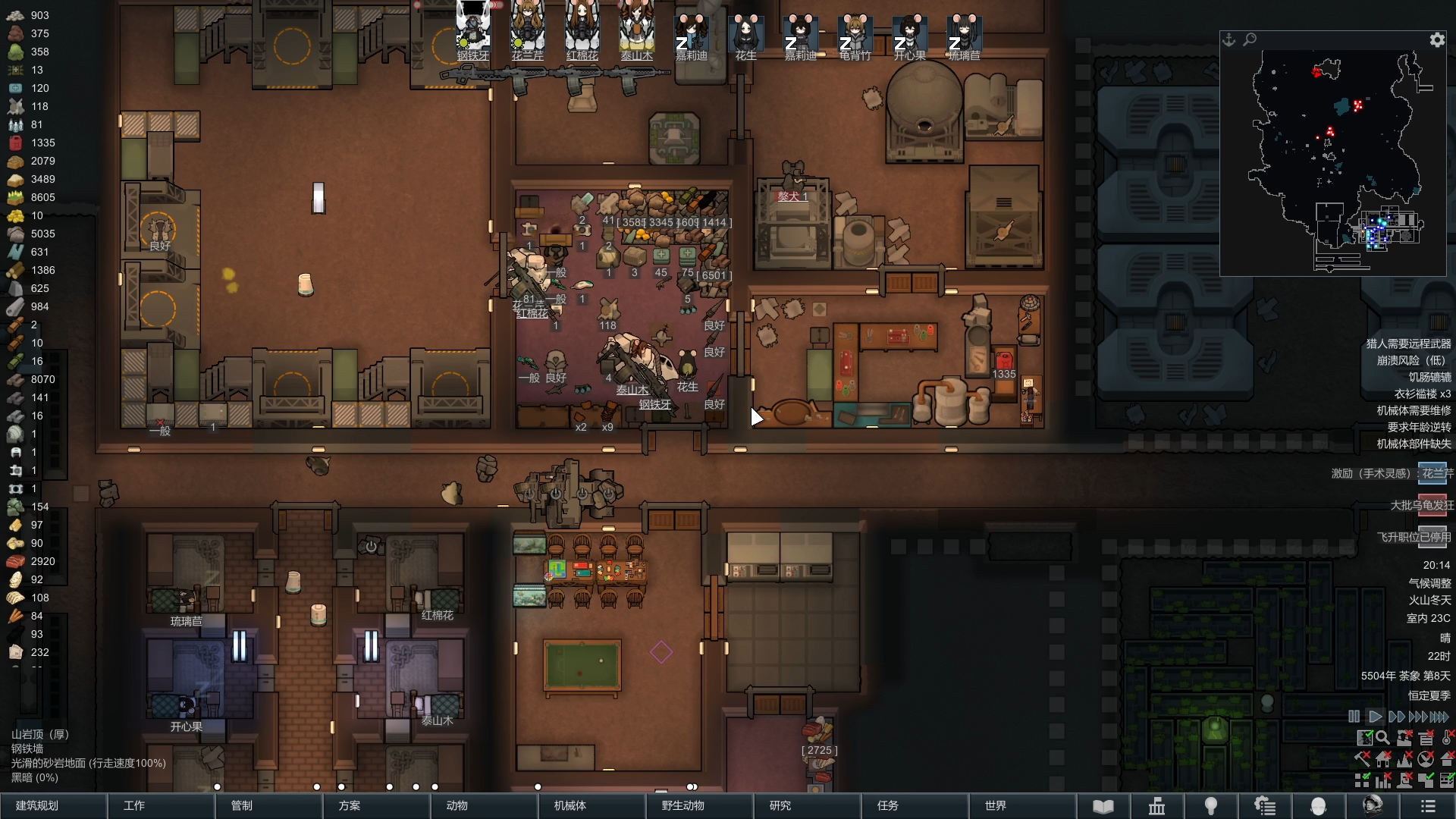View the 猎人需要远程武器 alert
This screenshot has width=1456, height=819.
1408,344
